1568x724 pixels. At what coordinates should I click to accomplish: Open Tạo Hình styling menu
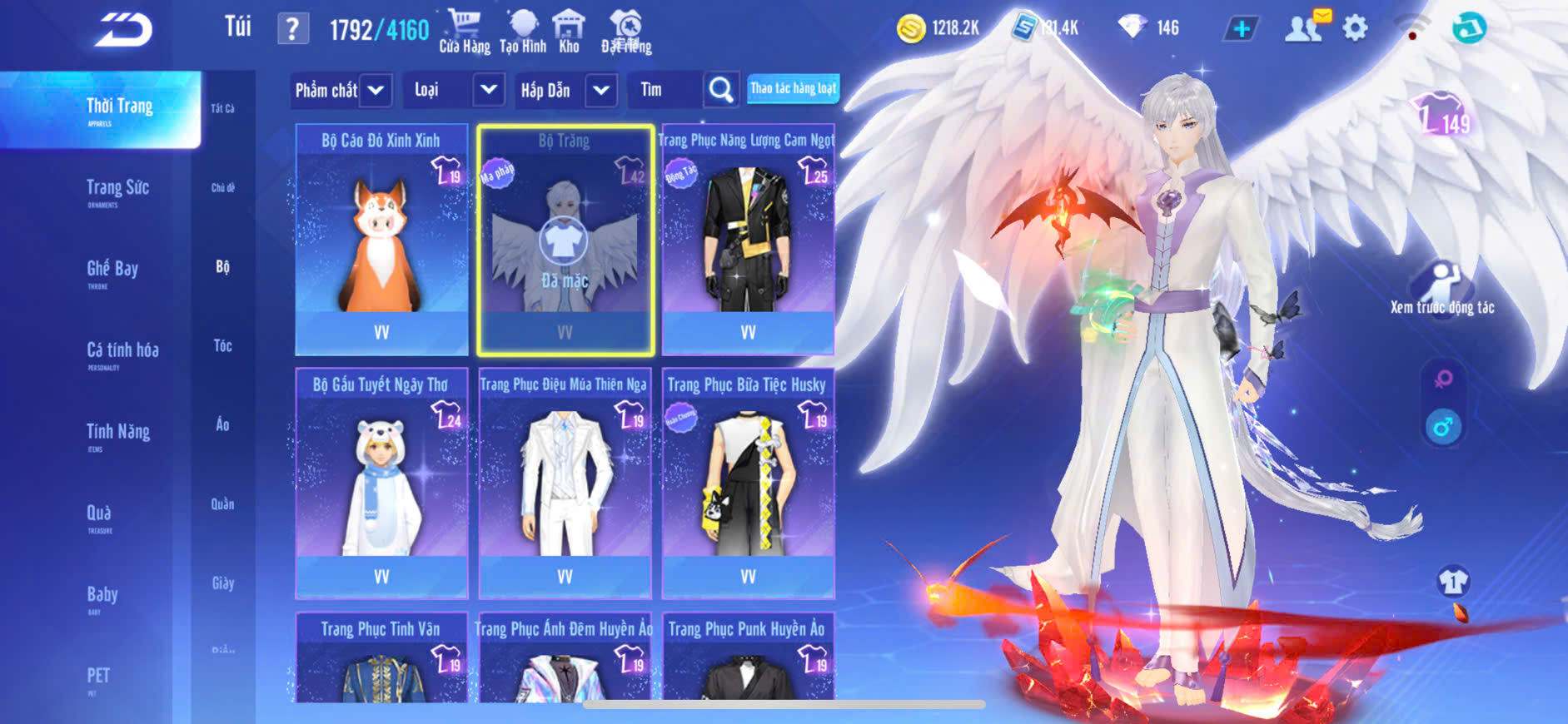coord(523,32)
